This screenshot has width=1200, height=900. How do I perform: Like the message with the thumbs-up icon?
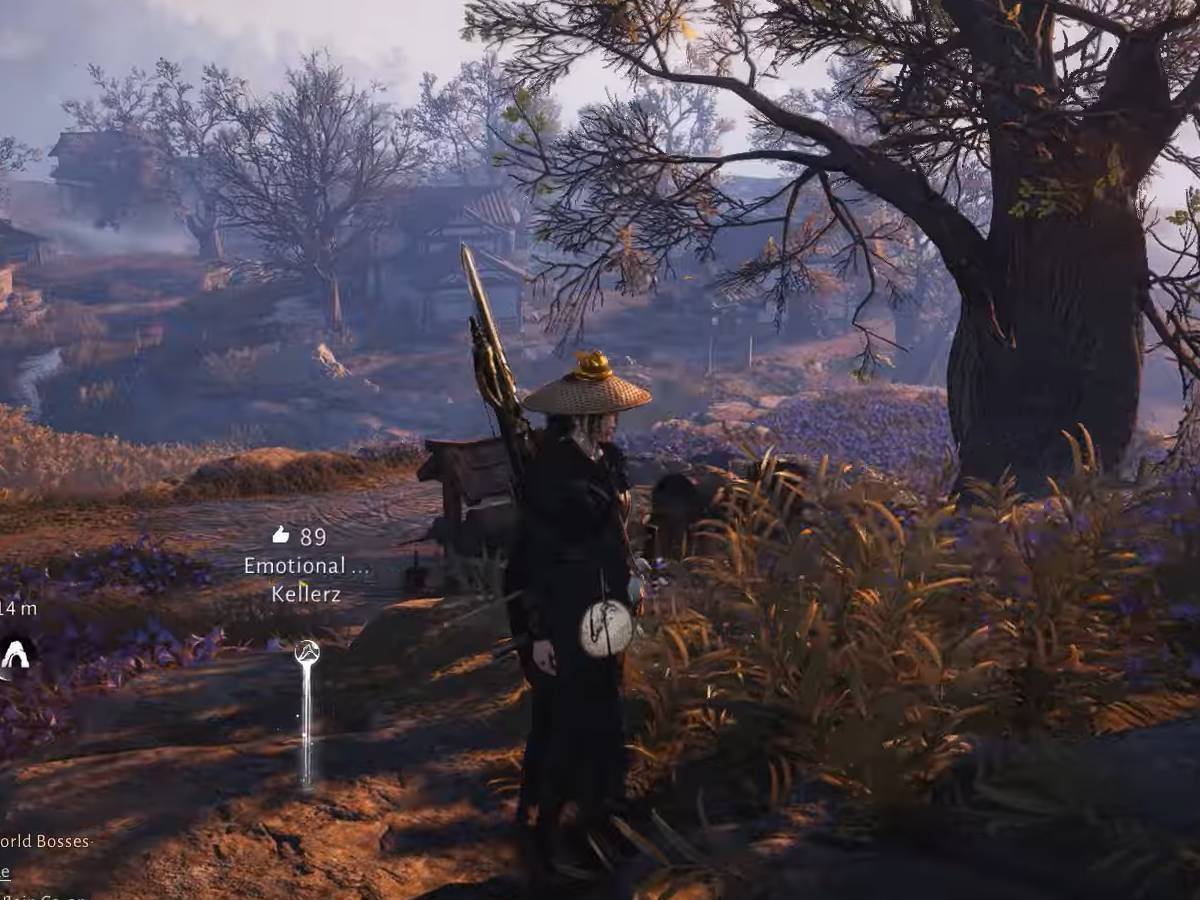pos(280,536)
